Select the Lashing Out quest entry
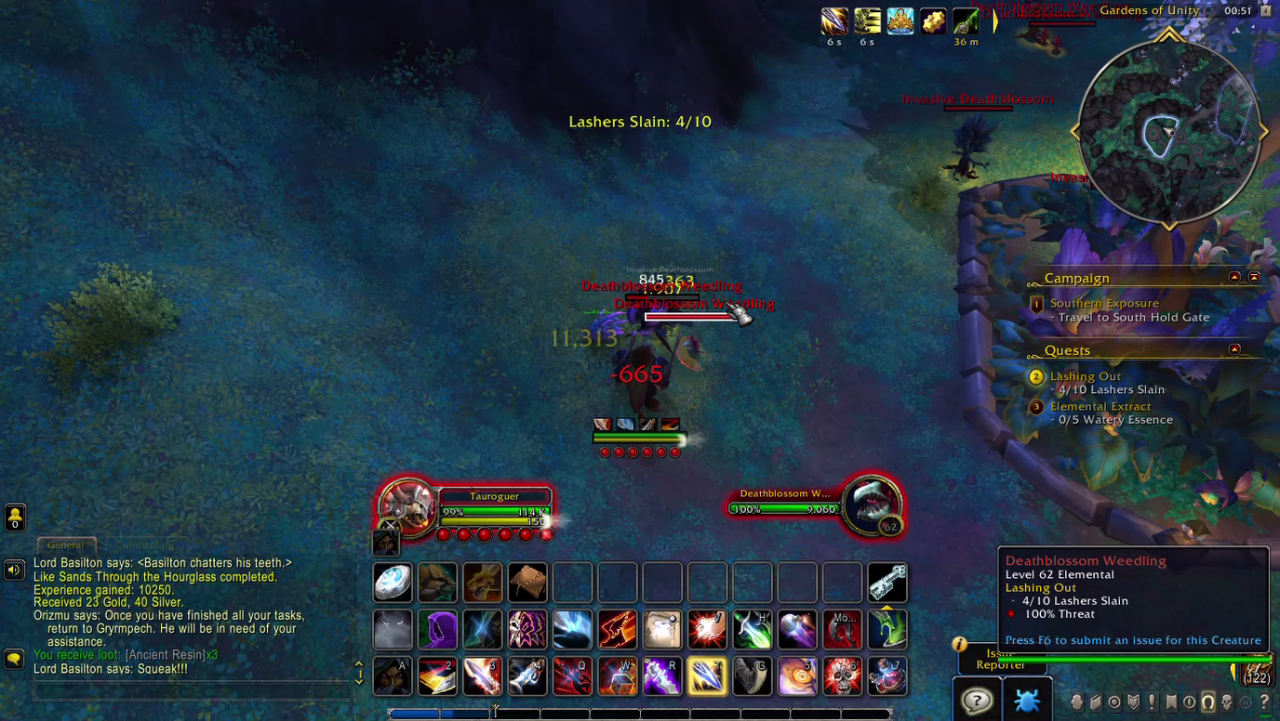This screenshot has height=721, width=1280. tap(1085, 377)
